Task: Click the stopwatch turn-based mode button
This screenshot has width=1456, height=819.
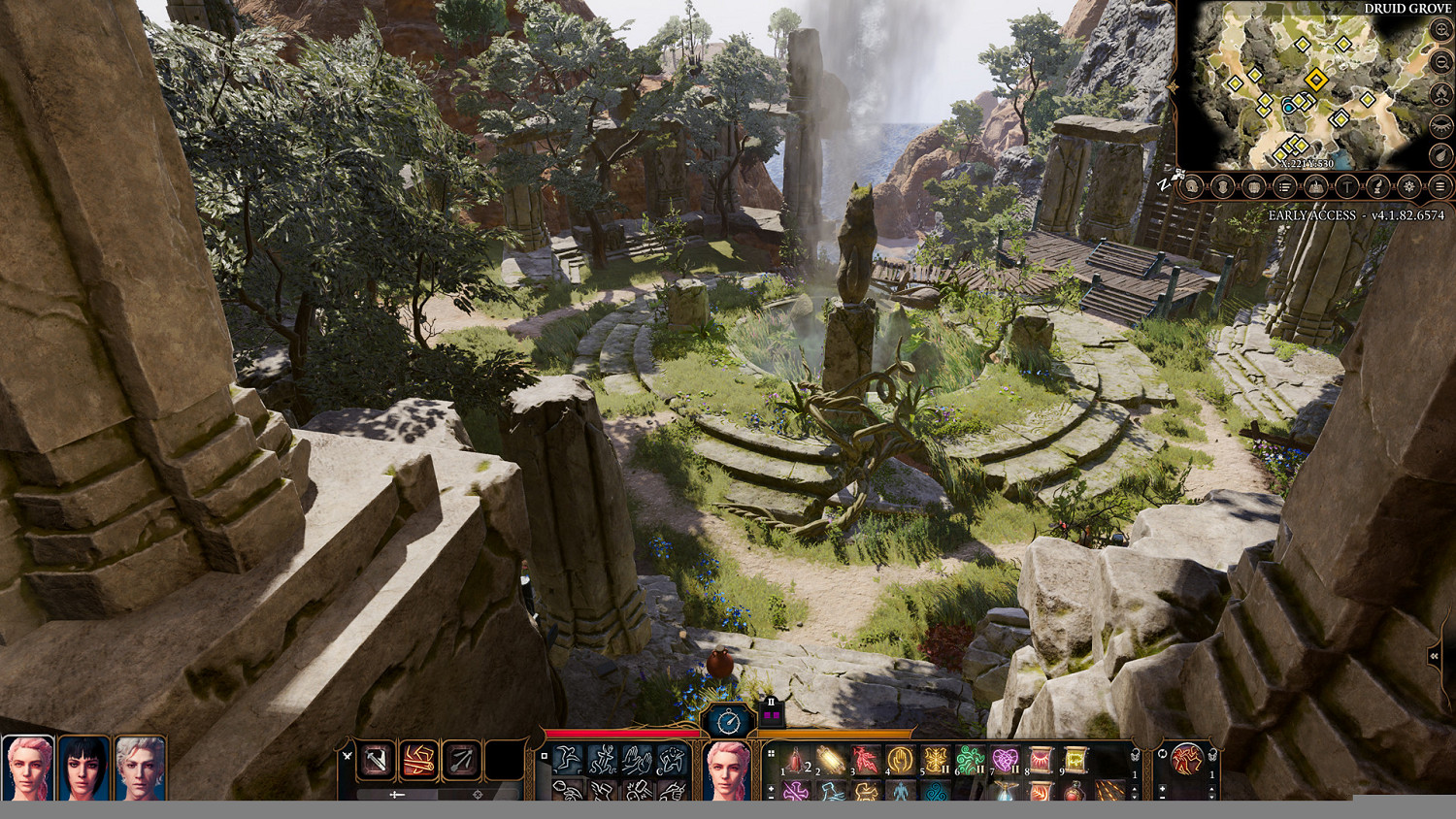Action: point(729,721)
